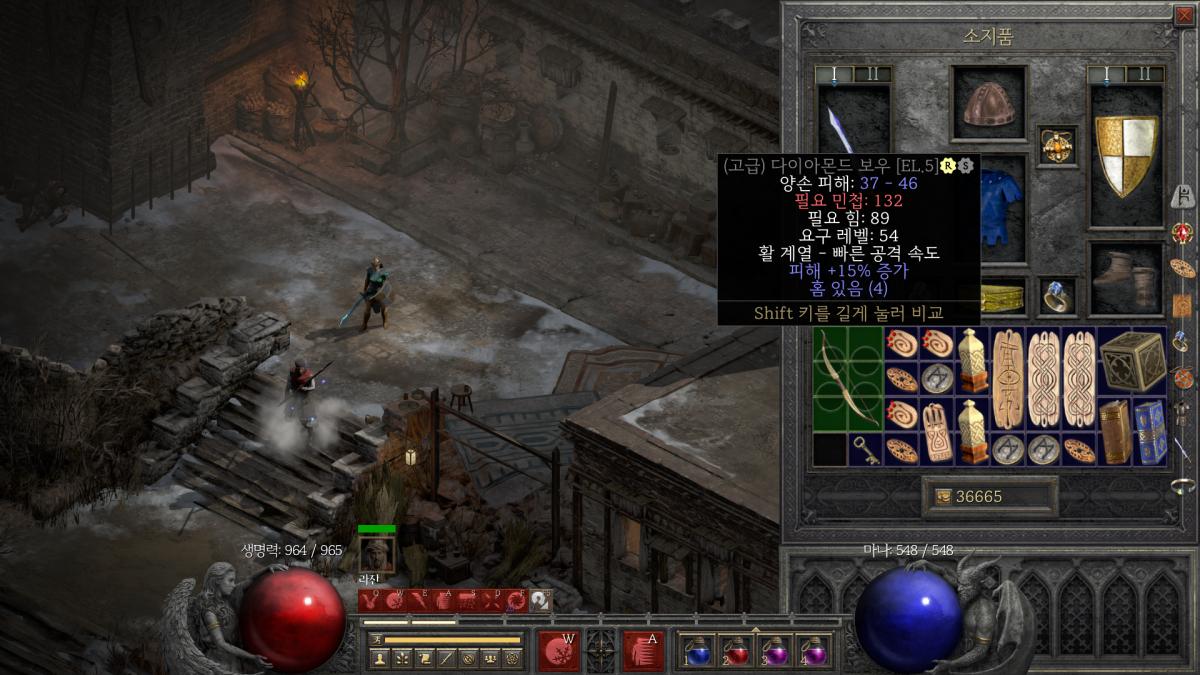This screenshot has height=675, width=1200.
Task: Use the red healing potion in belt slot 2
Action: pyautogui.click(x=736, y=650)
